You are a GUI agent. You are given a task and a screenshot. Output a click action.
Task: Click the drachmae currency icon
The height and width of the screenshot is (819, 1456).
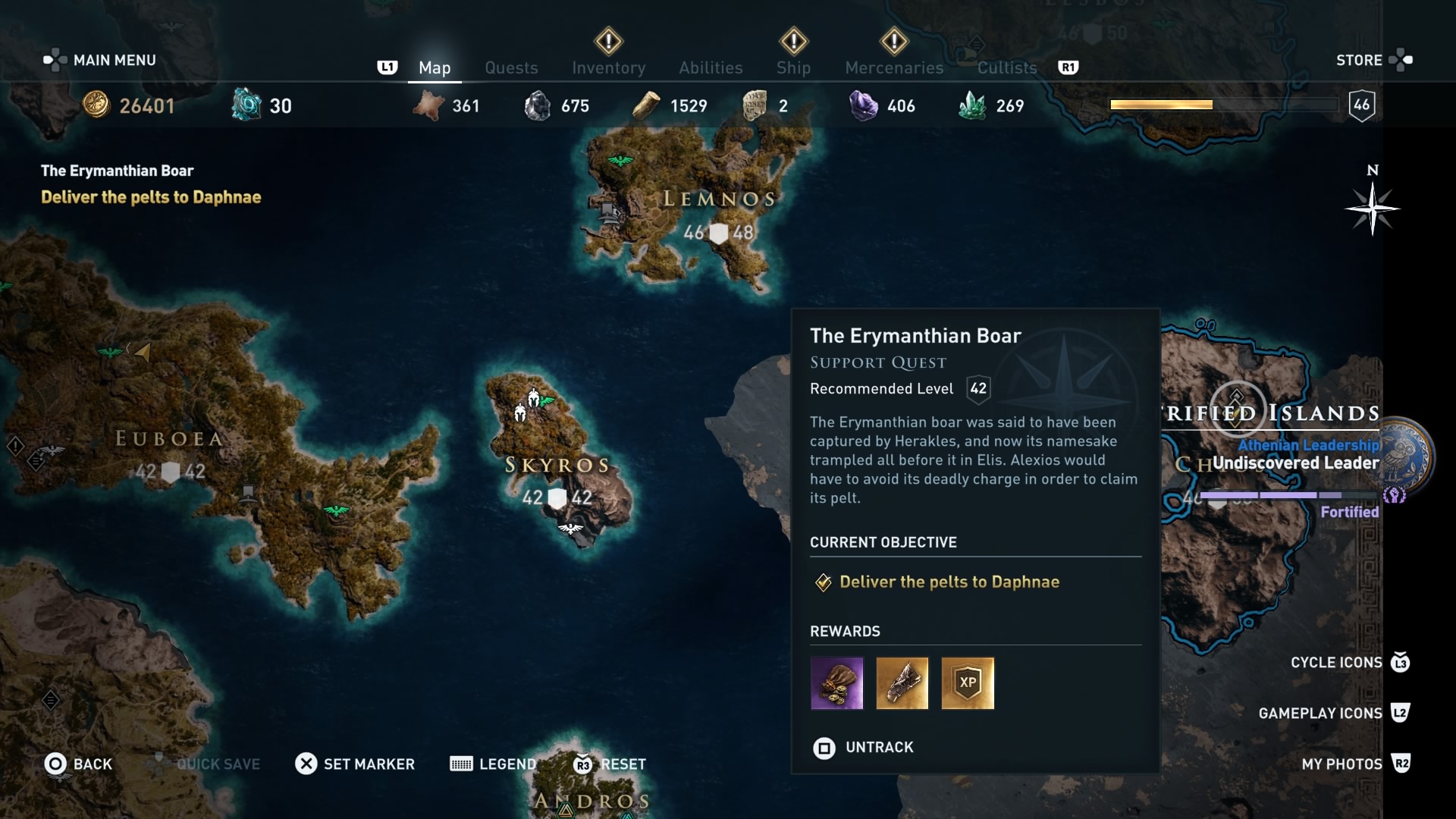coord(97,105)
